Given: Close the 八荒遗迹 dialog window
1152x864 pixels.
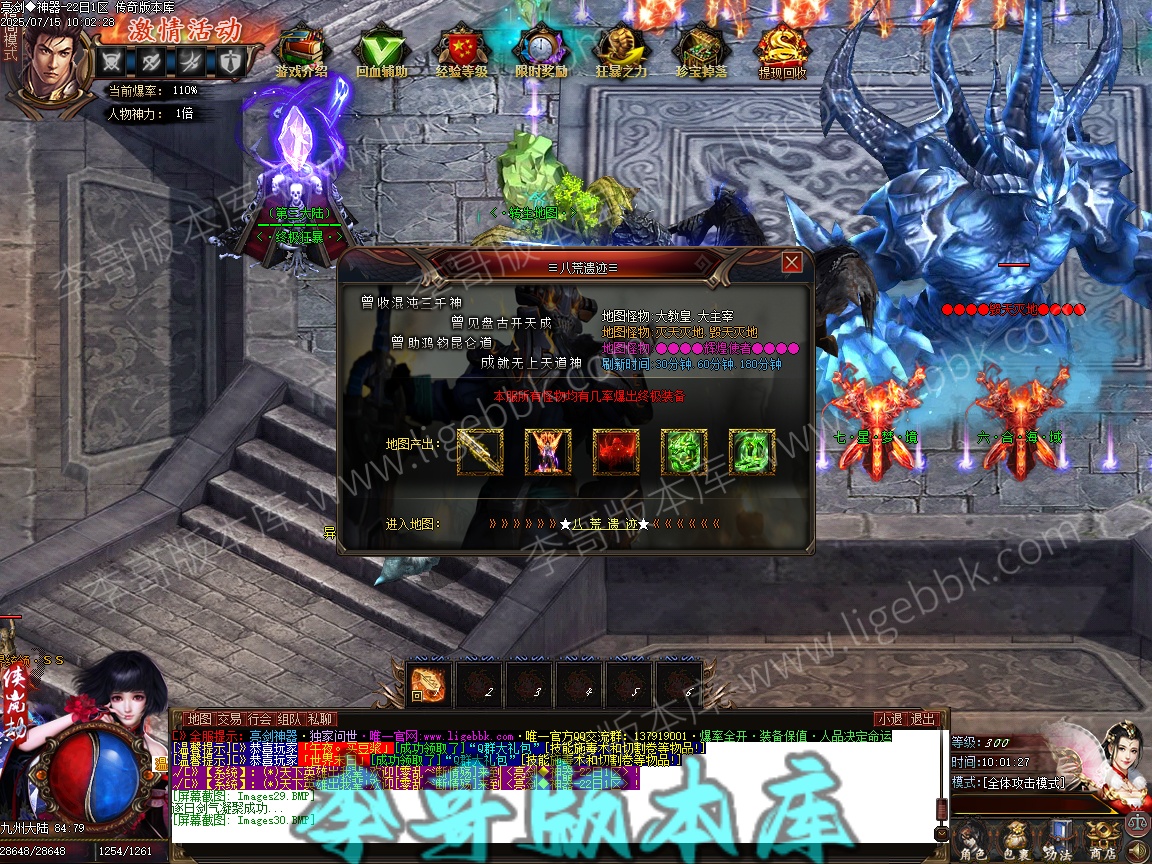Looking at the screenshot, I should 792,262.
